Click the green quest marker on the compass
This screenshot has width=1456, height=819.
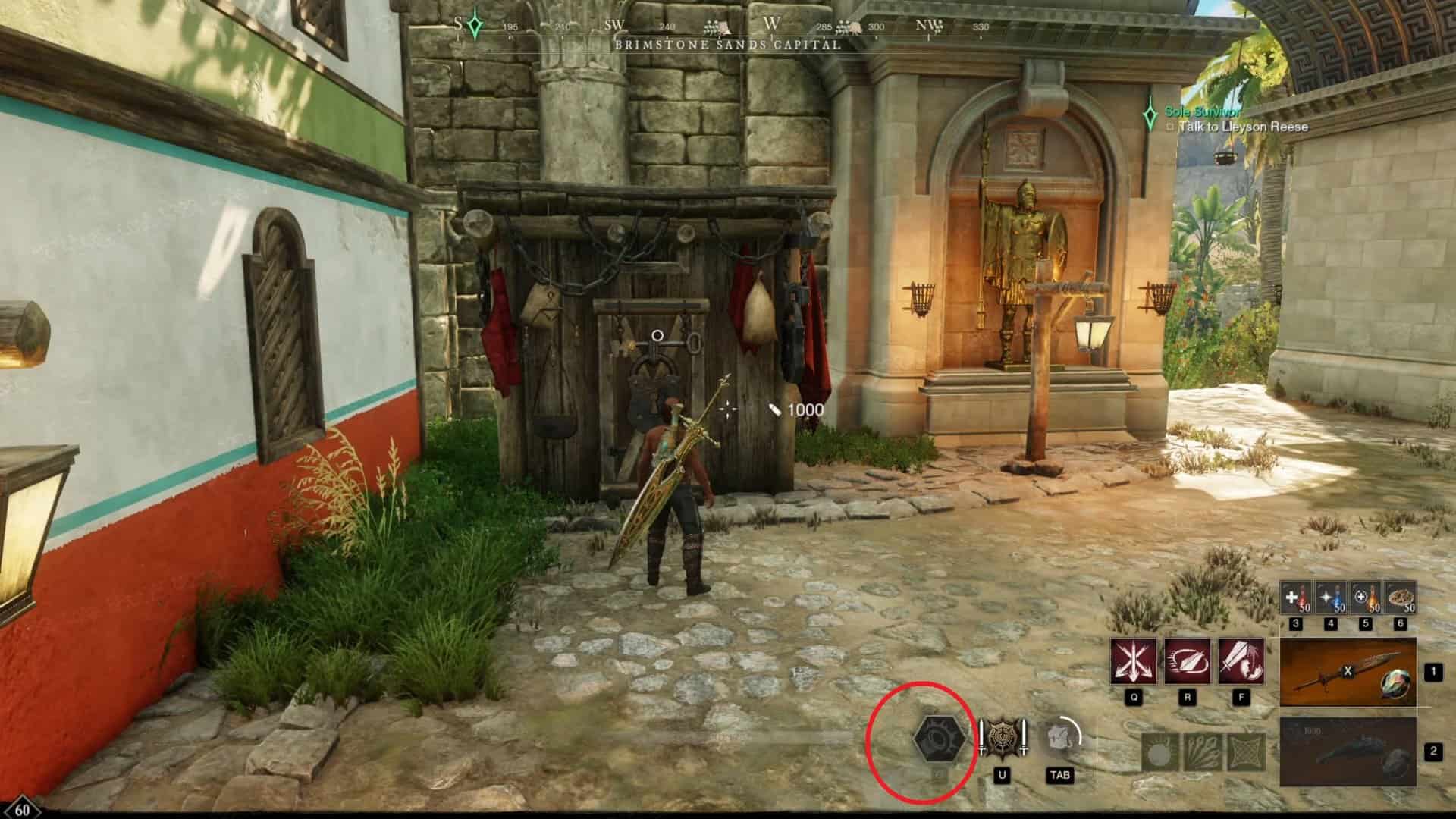click(x=475, y=27)
